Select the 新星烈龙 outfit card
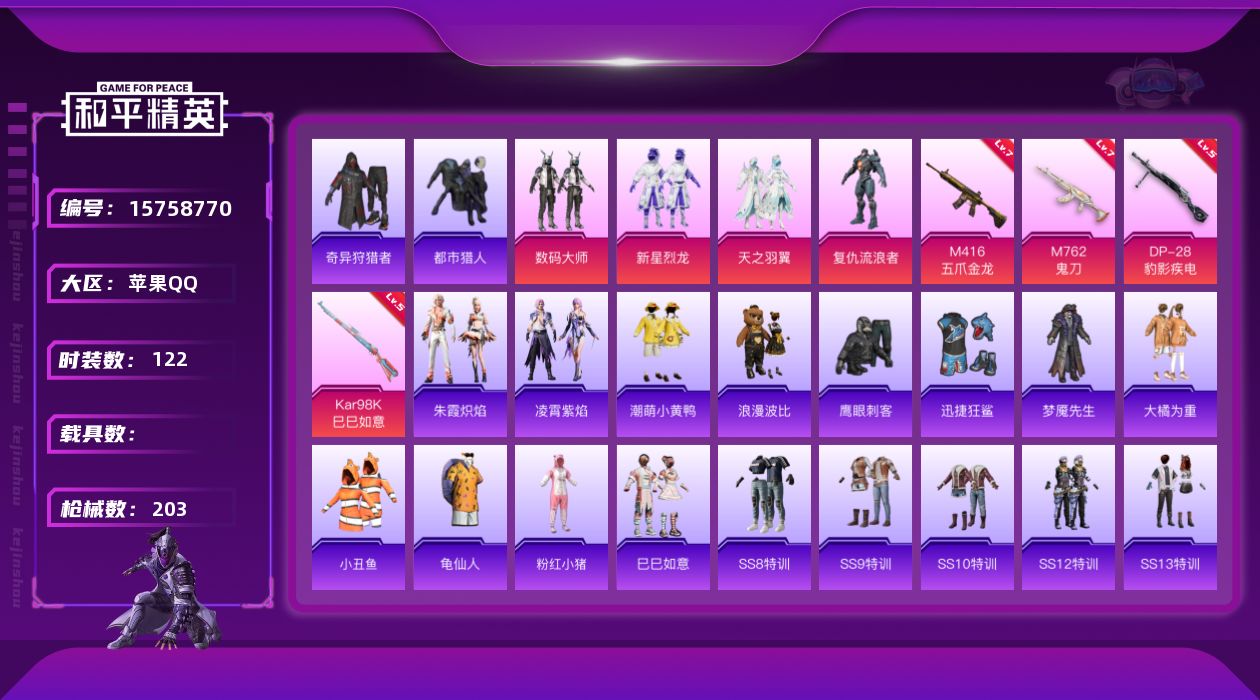This screenshot has height=700, width=1260. (x=663, y=211)
